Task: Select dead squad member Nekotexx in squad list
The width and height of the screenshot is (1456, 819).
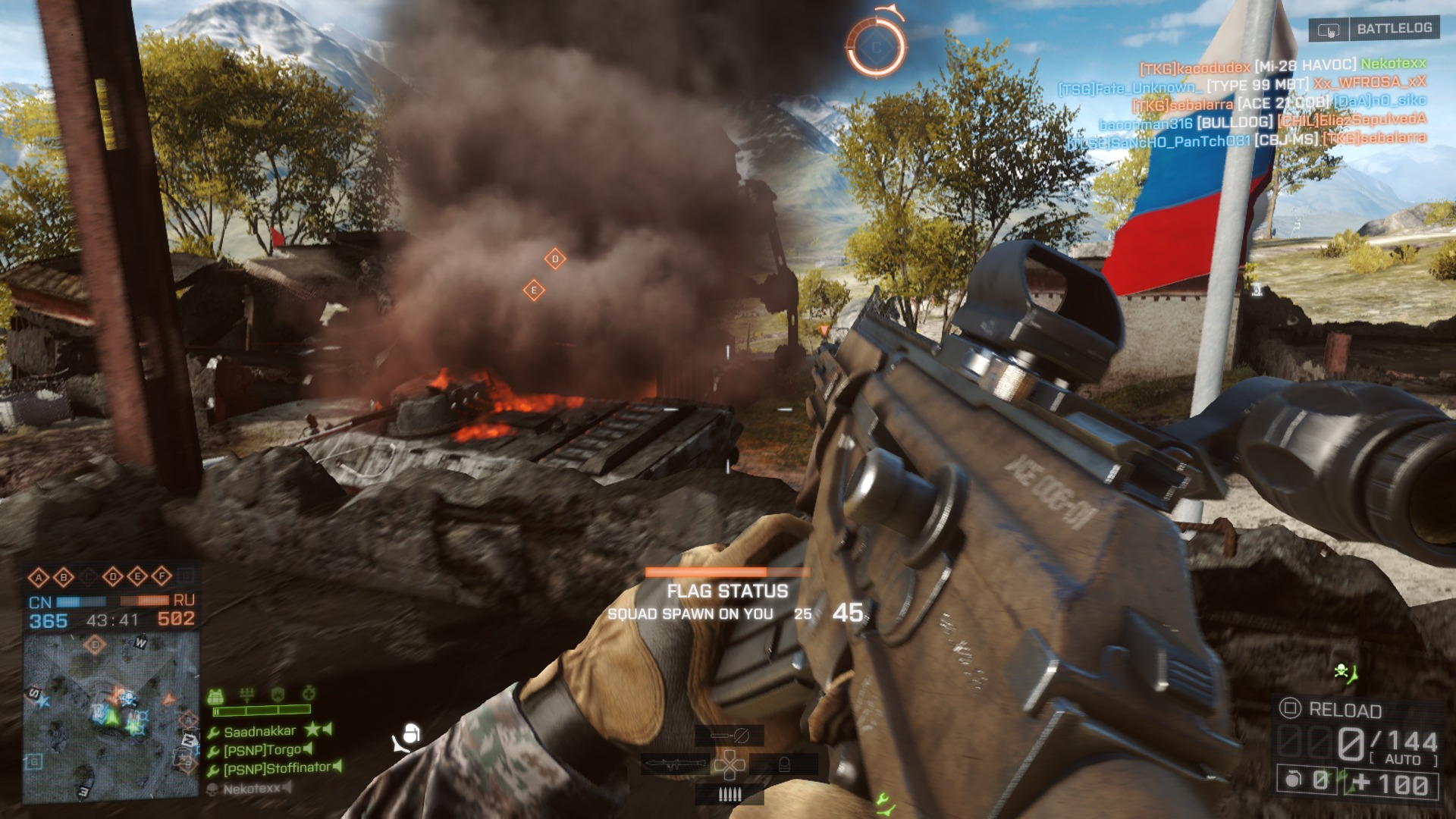Action: 252,789
